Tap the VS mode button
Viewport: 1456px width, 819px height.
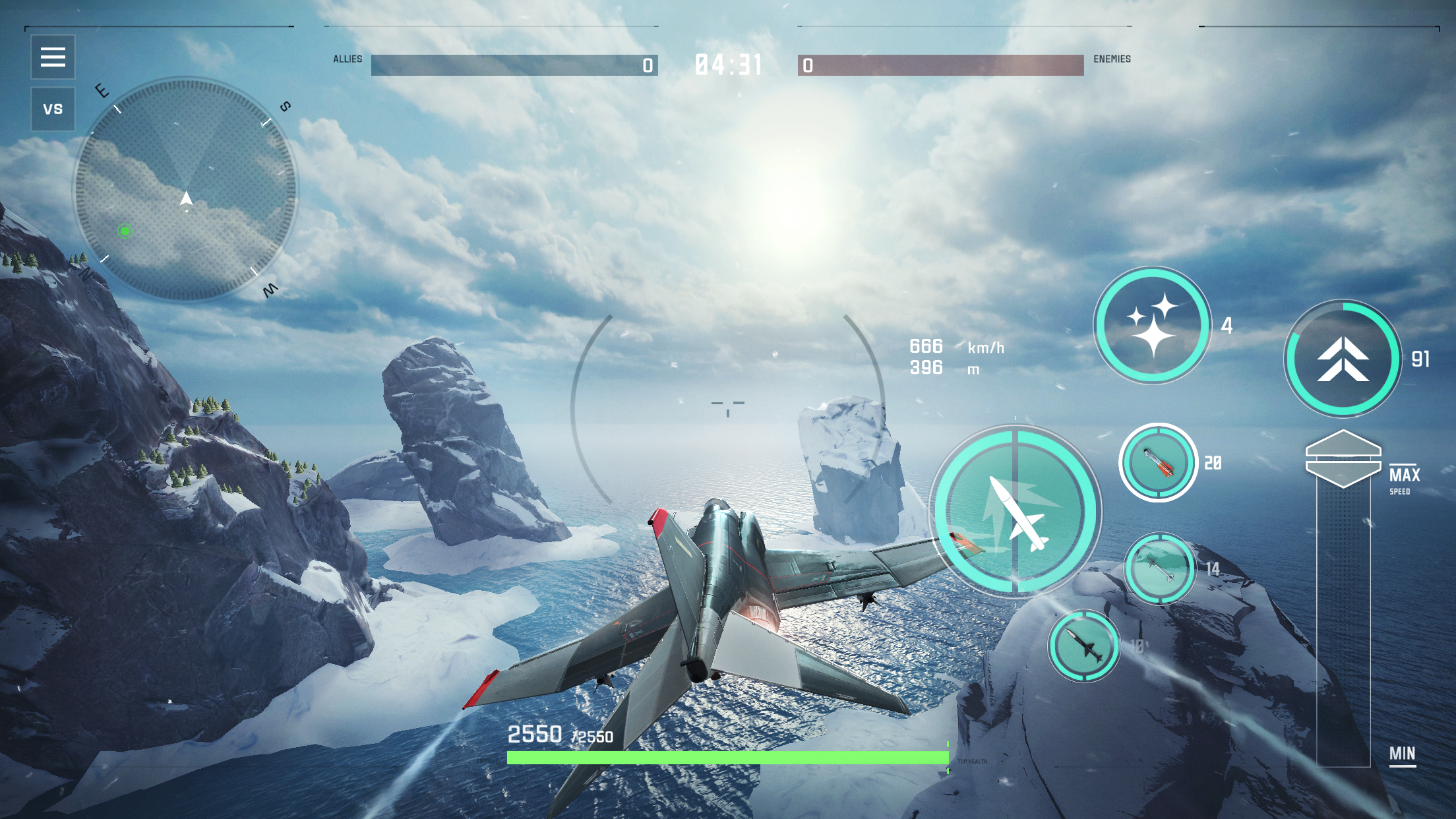(53, 107)
